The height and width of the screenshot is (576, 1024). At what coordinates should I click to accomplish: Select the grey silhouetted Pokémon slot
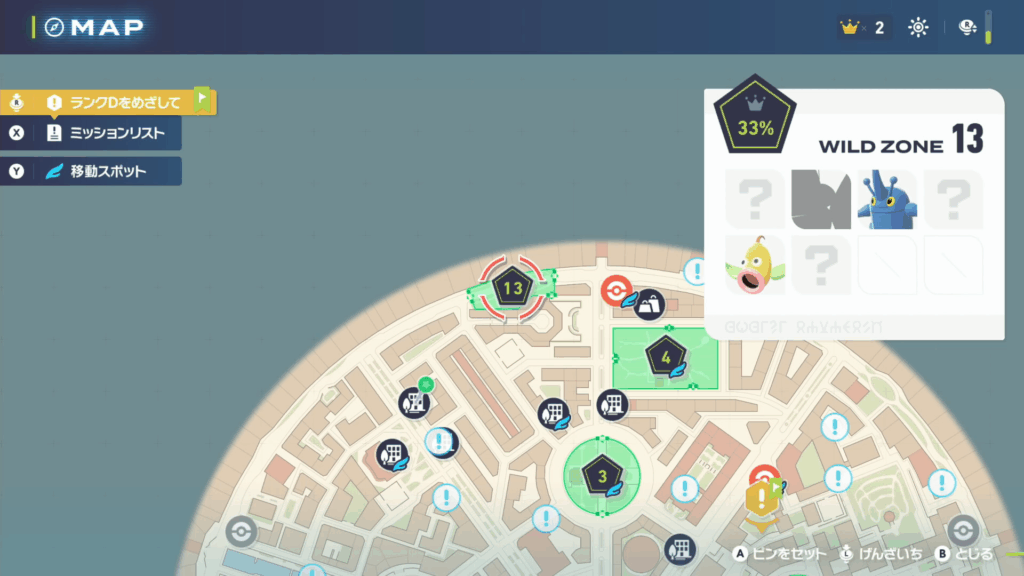click(x=820, y=198)
